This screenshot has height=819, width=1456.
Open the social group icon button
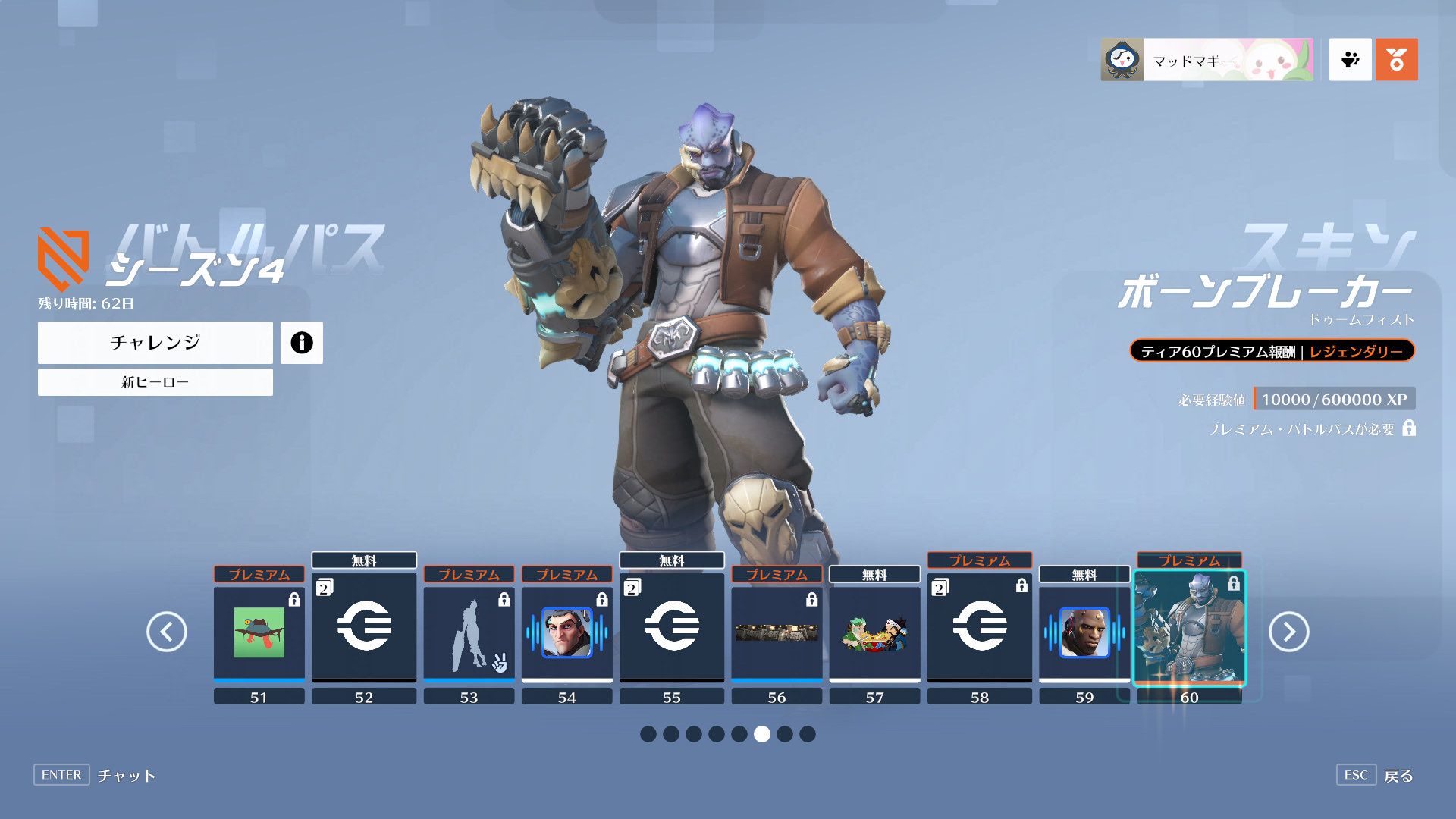click(x=1351, y=60)
